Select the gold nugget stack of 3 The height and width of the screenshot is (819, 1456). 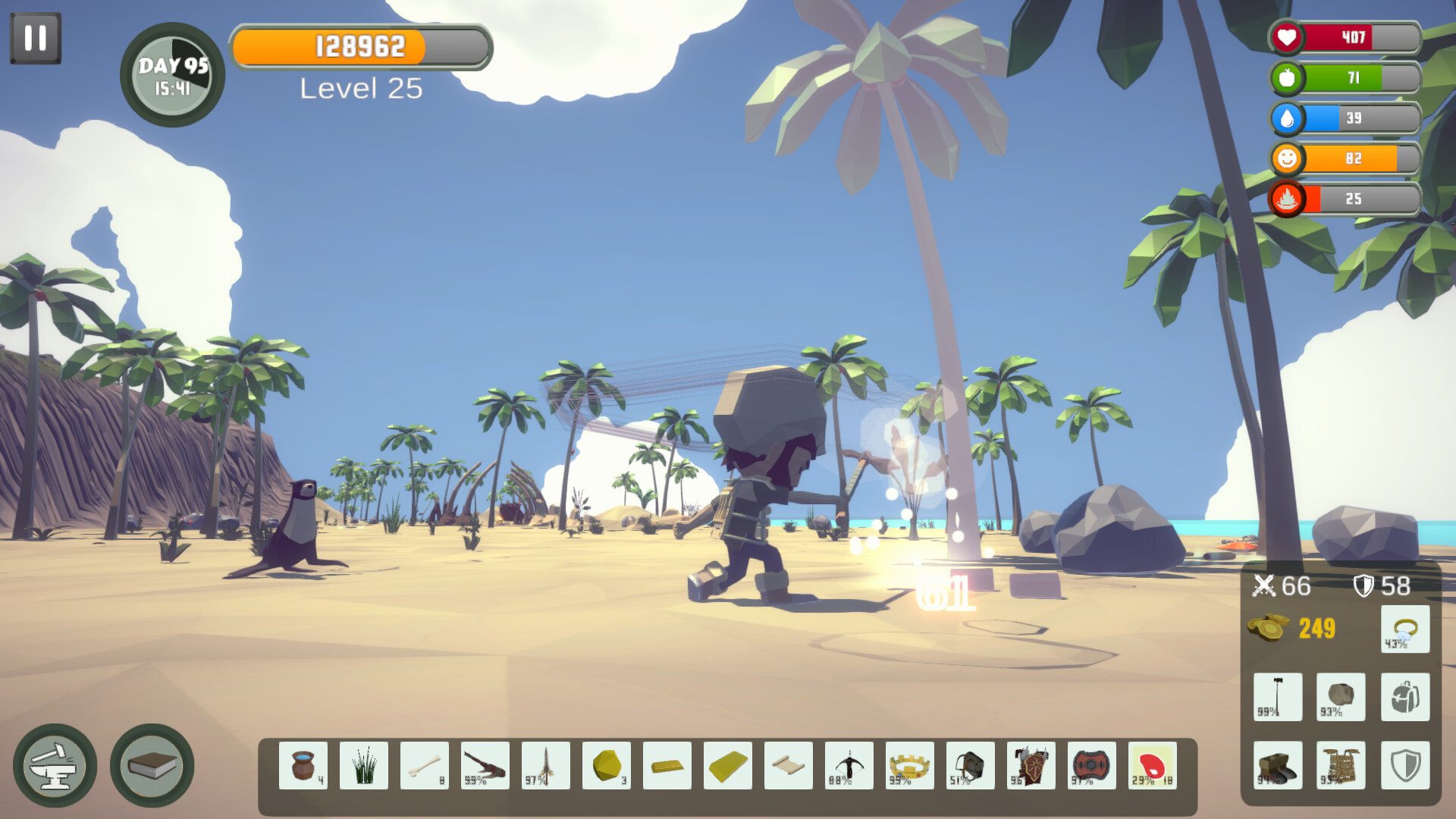[607, 767]
